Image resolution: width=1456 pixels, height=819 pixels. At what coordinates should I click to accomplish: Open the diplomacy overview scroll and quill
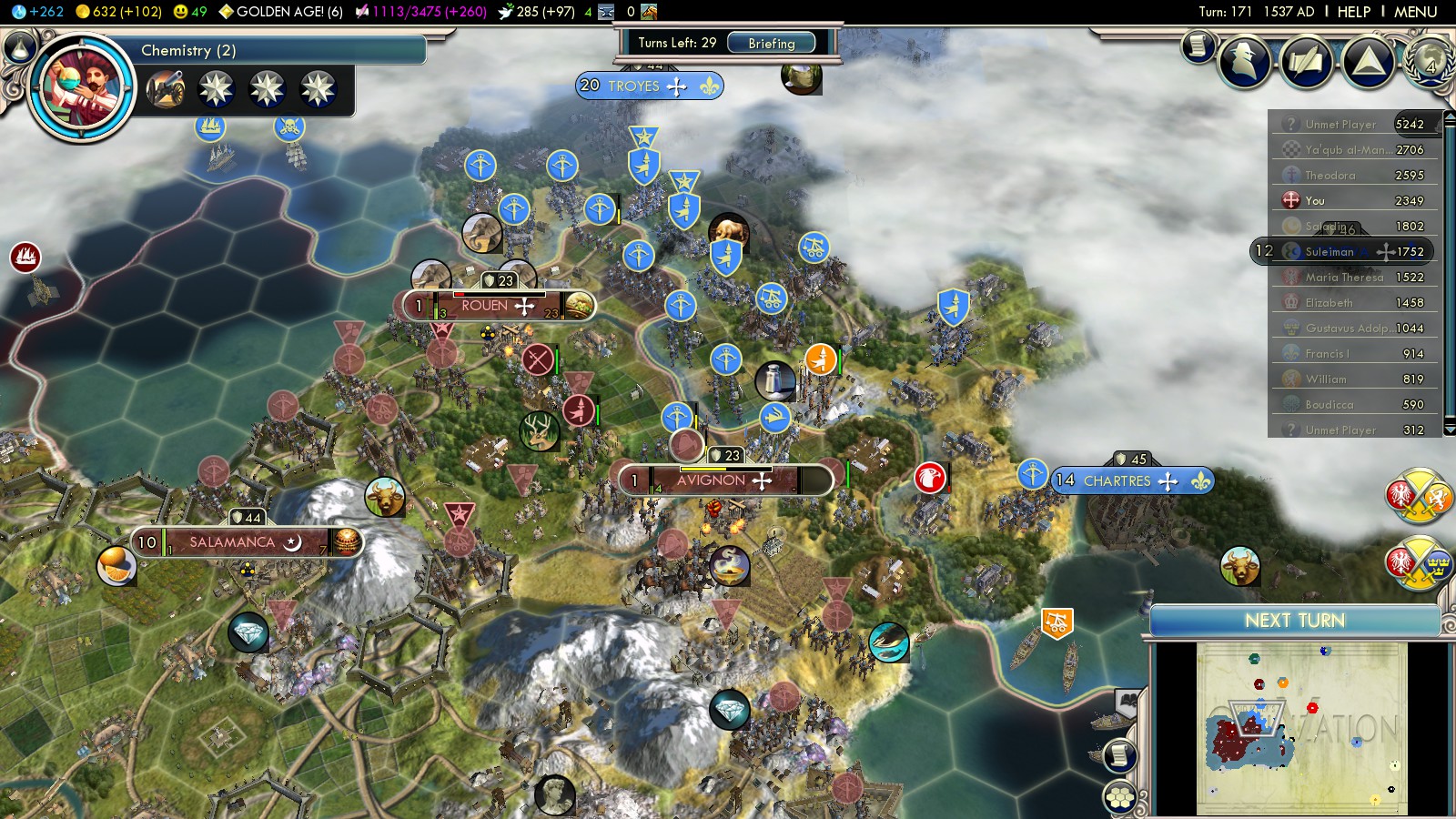(1307, 62)
